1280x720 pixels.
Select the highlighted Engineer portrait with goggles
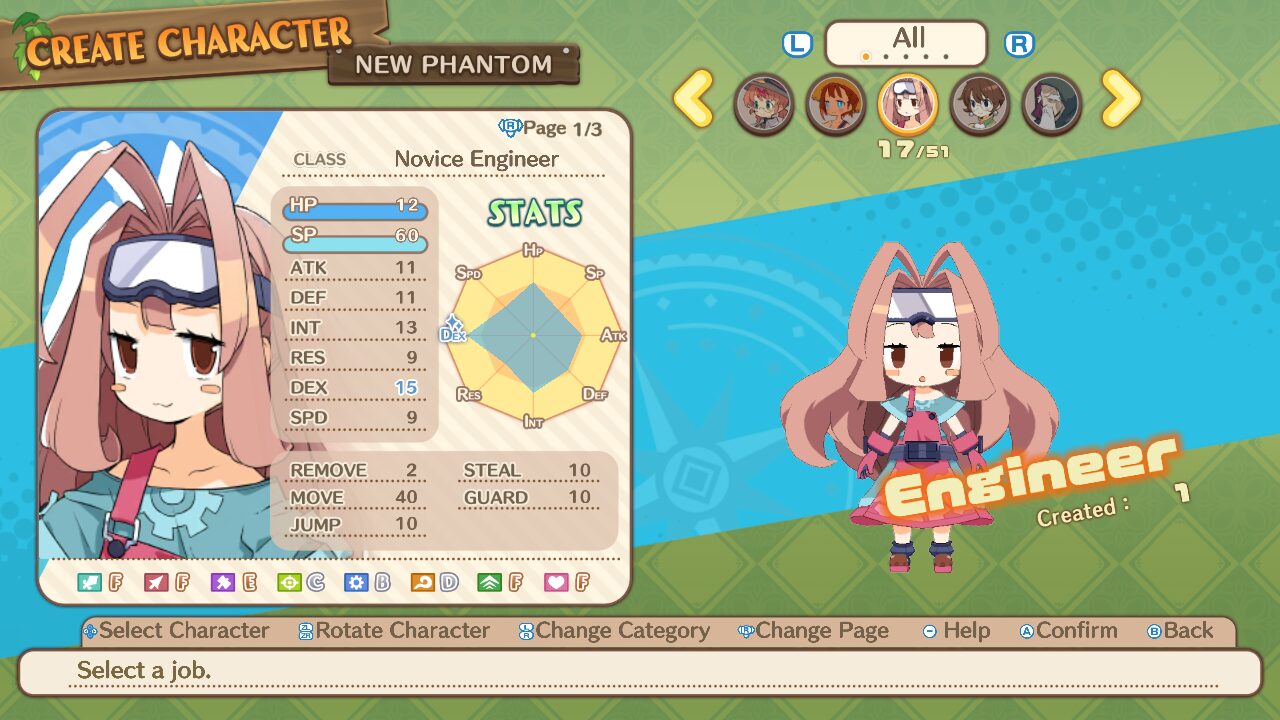(x=908, y=104)
